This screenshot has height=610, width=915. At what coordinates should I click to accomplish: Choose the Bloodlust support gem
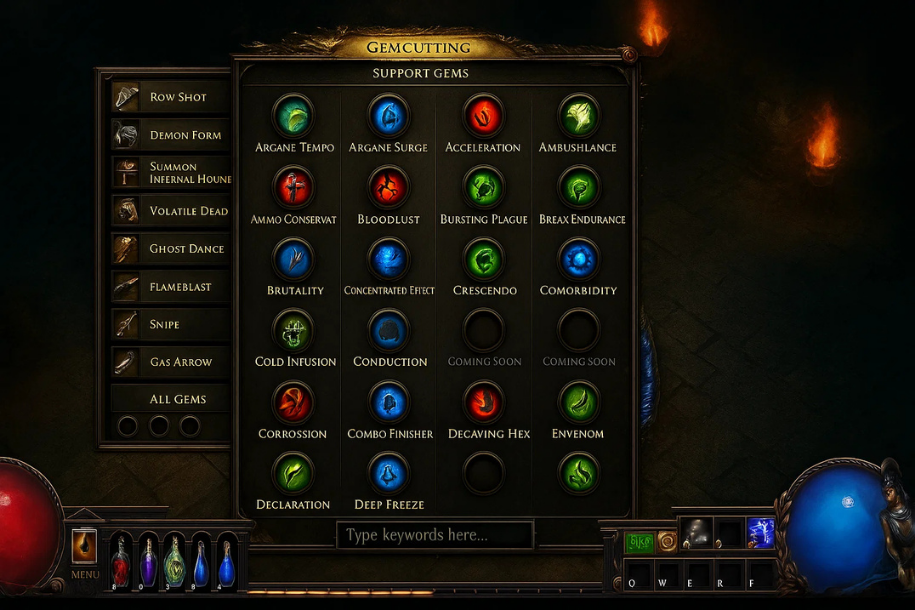point(388,187)
